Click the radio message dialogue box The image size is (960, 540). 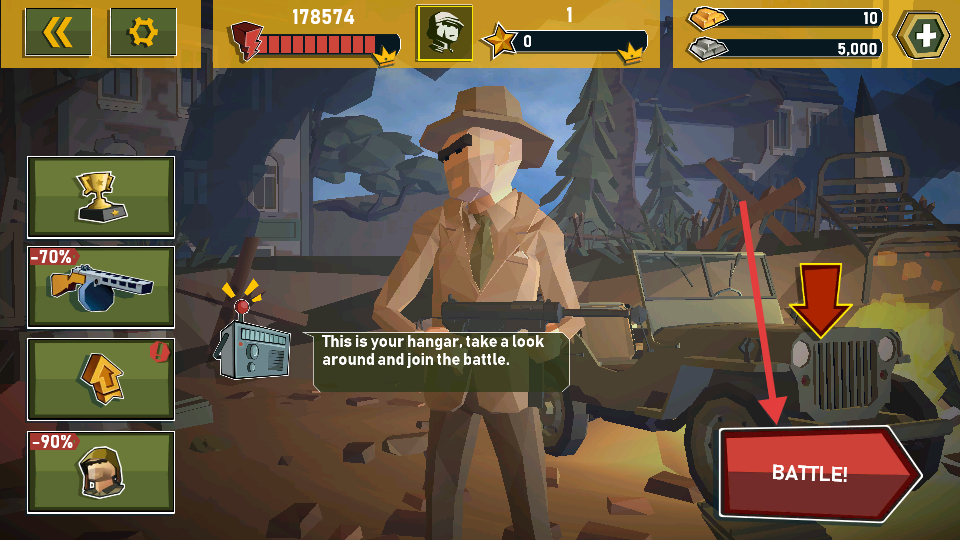pos(440,361)
